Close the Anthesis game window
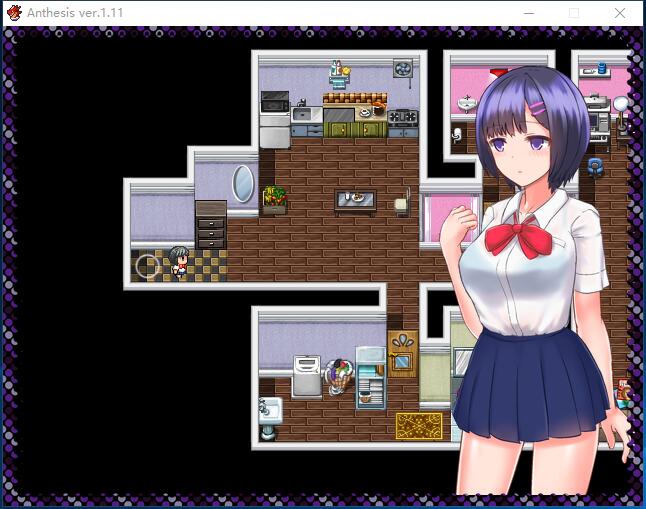The height and width of the screenshot is (509, 646). click(x=620, y=13)
